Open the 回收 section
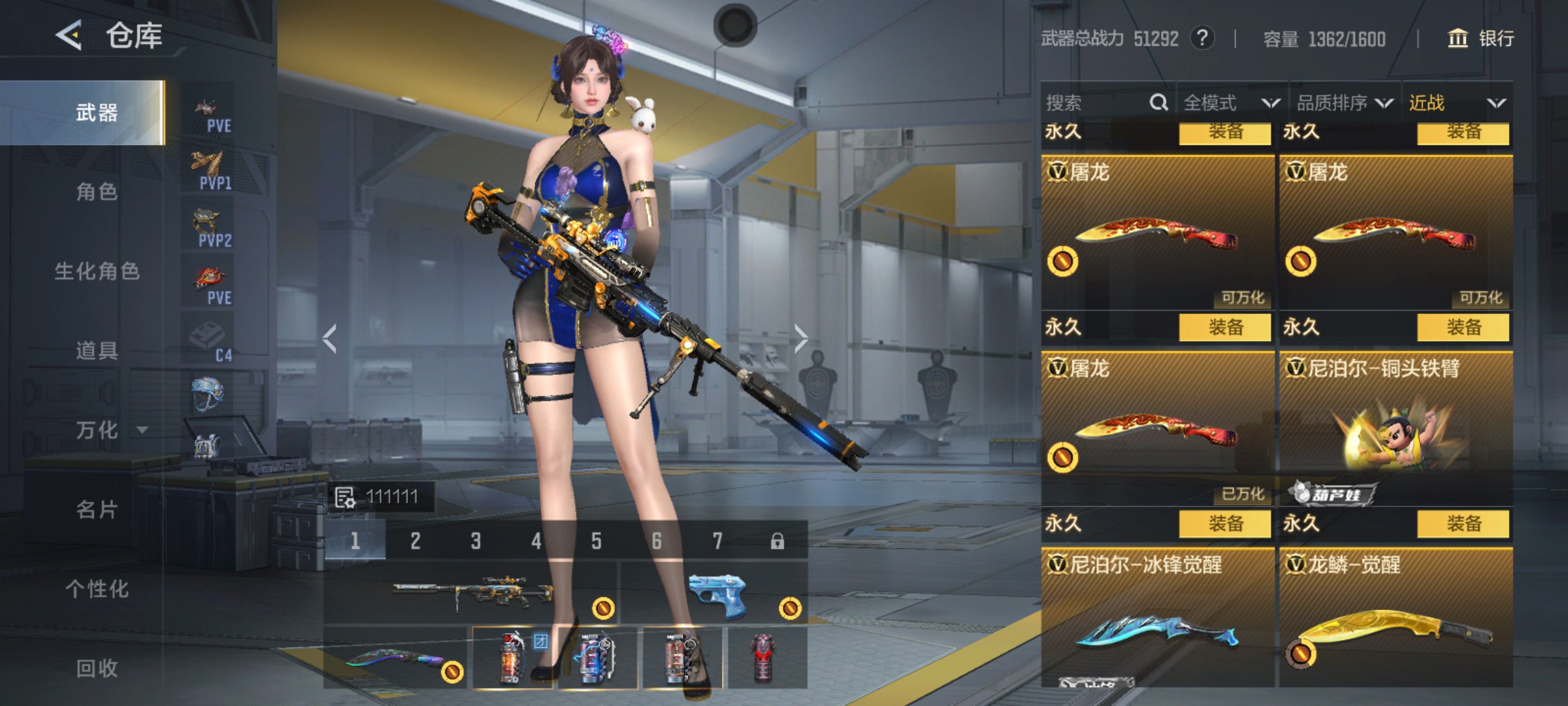 click(97, 668)
